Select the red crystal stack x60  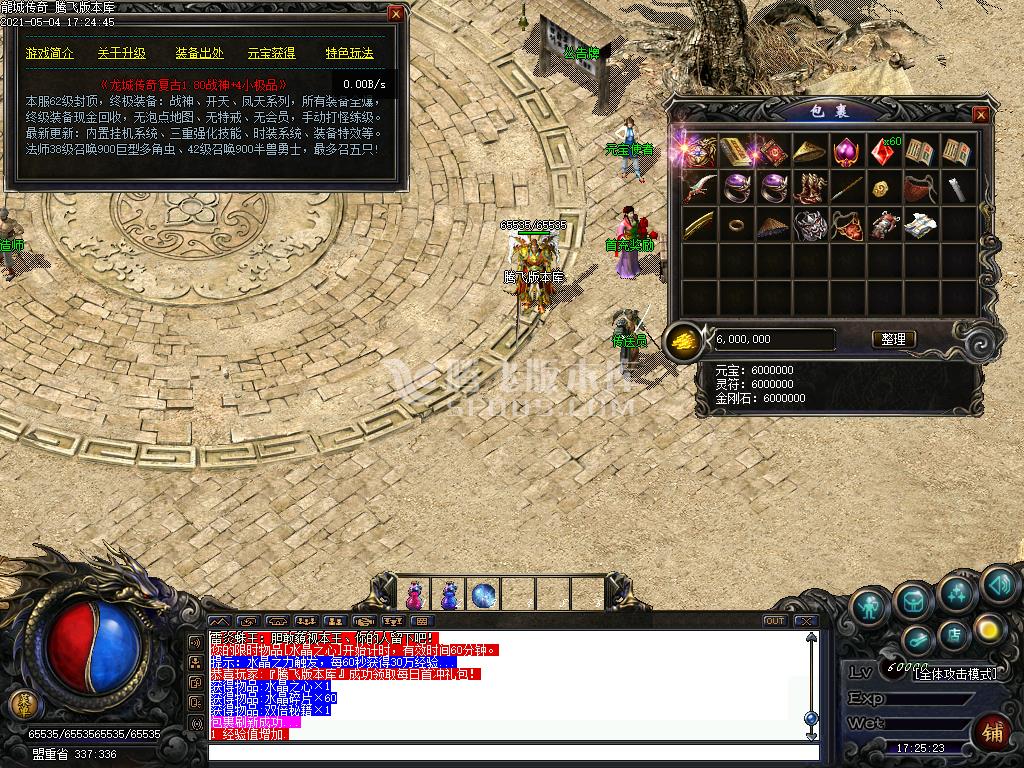(884, 152)
